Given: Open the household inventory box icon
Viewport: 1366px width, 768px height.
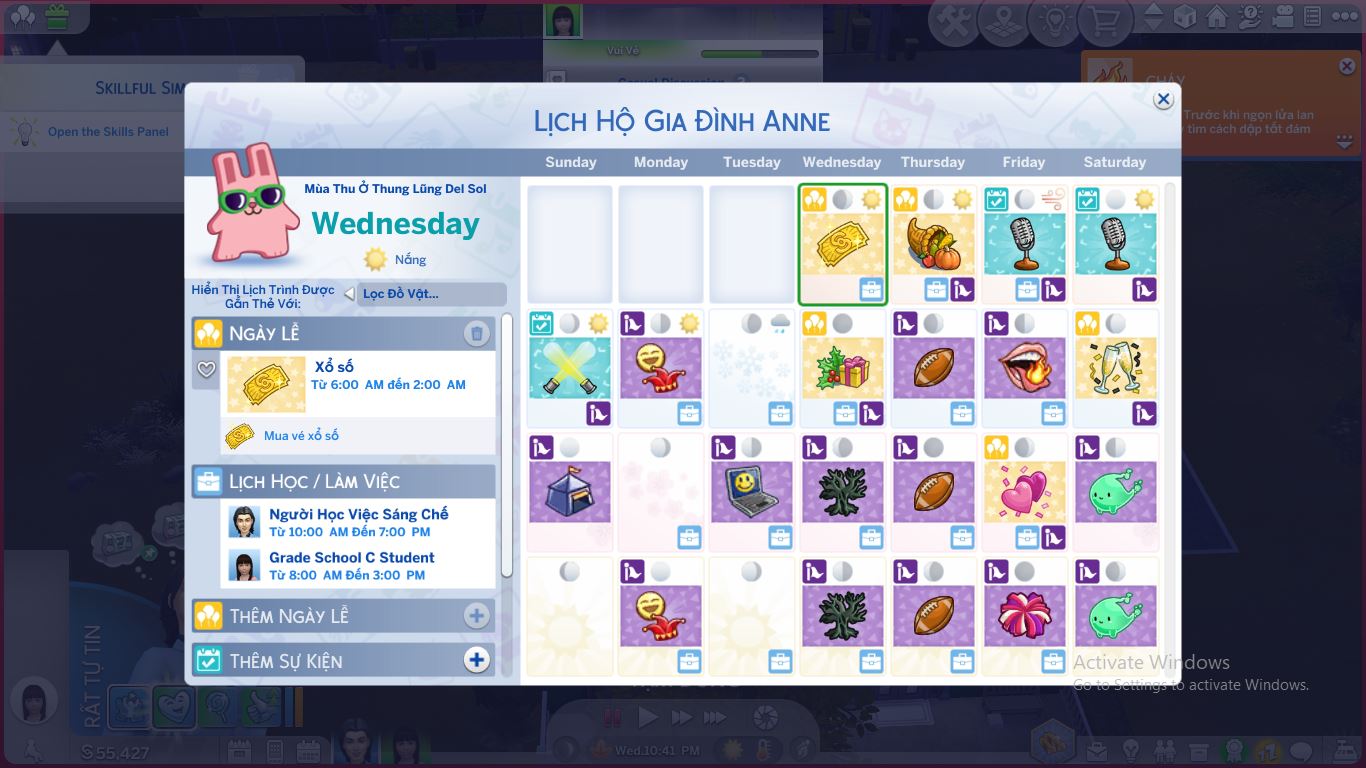Looking at the screenshot, I should click(x=1200, y=750).
